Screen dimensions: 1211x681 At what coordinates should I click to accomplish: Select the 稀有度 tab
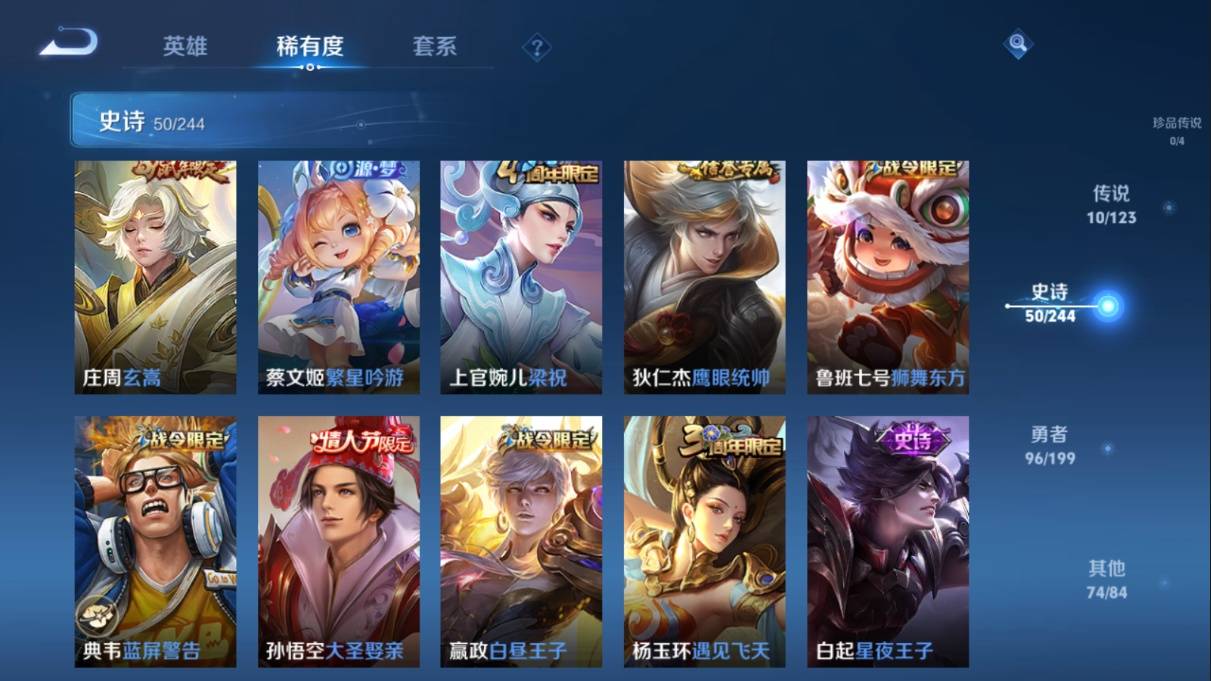[310, 46]
